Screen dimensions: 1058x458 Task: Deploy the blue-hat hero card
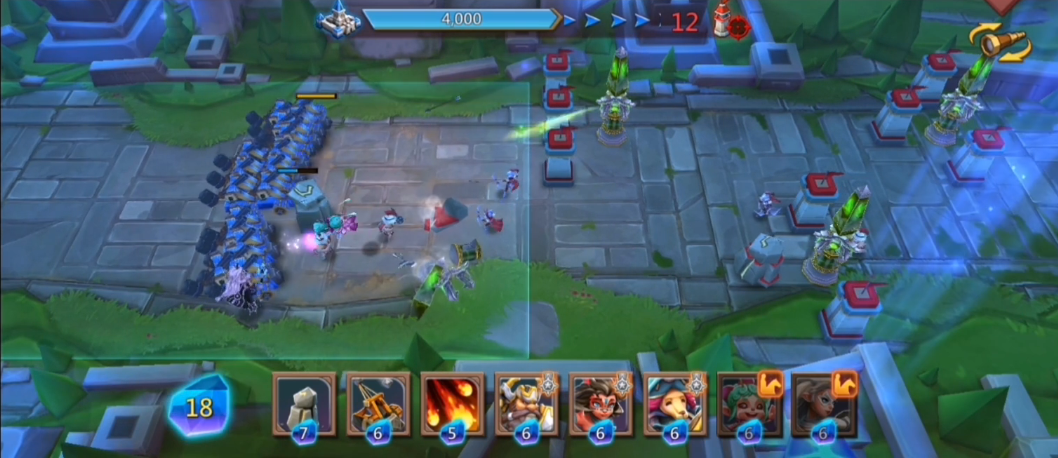coord(674,403)
